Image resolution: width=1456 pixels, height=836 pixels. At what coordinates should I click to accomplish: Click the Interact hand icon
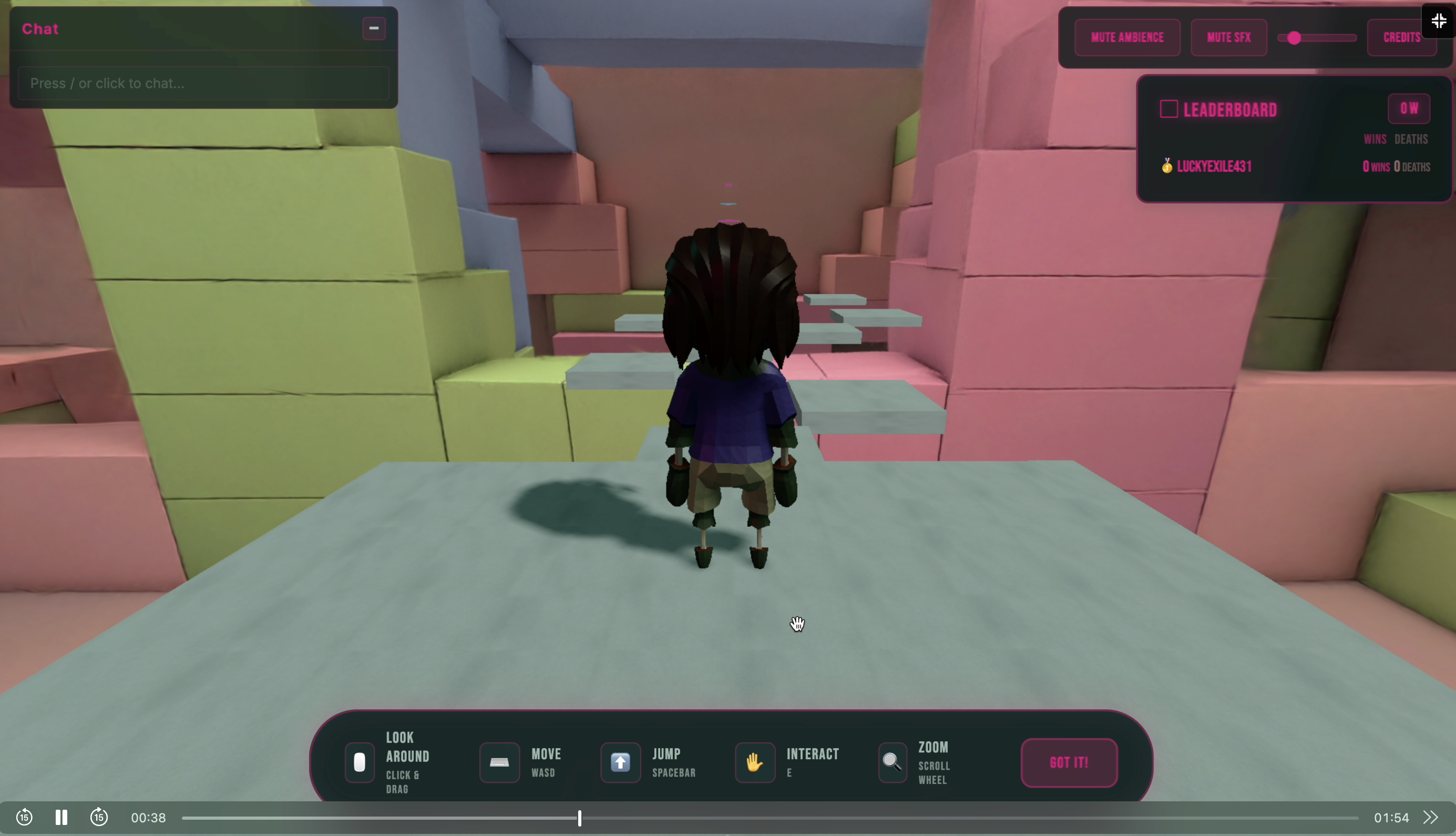(x=754, y=762)
